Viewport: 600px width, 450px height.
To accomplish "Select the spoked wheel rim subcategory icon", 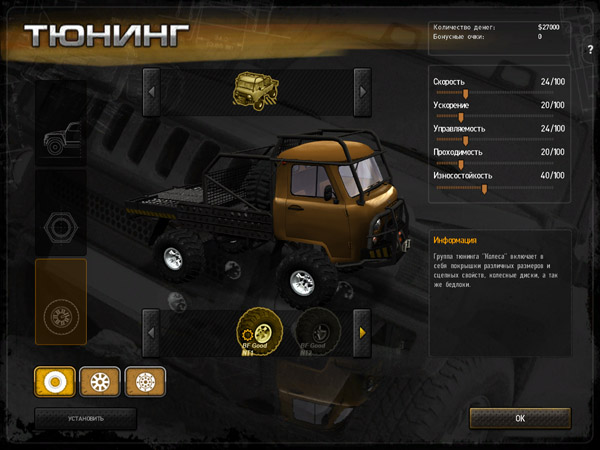I will (x=100, y=381).
